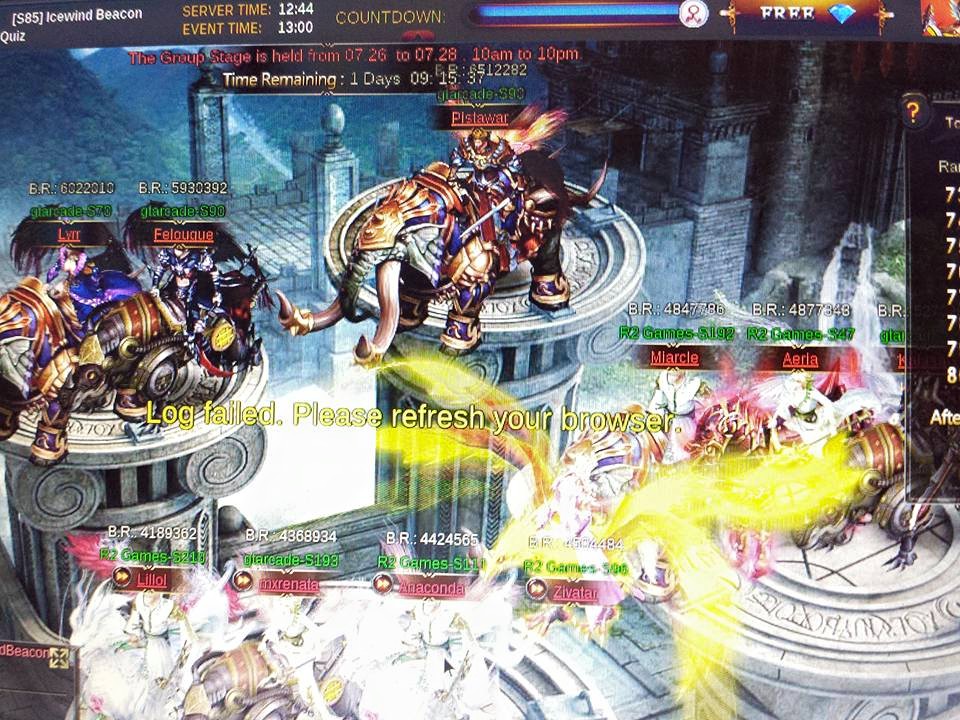Screen dimensions: 960x720
Task: Open the question mark help icon
Action: pyautogui.click(x=911, y=110)
